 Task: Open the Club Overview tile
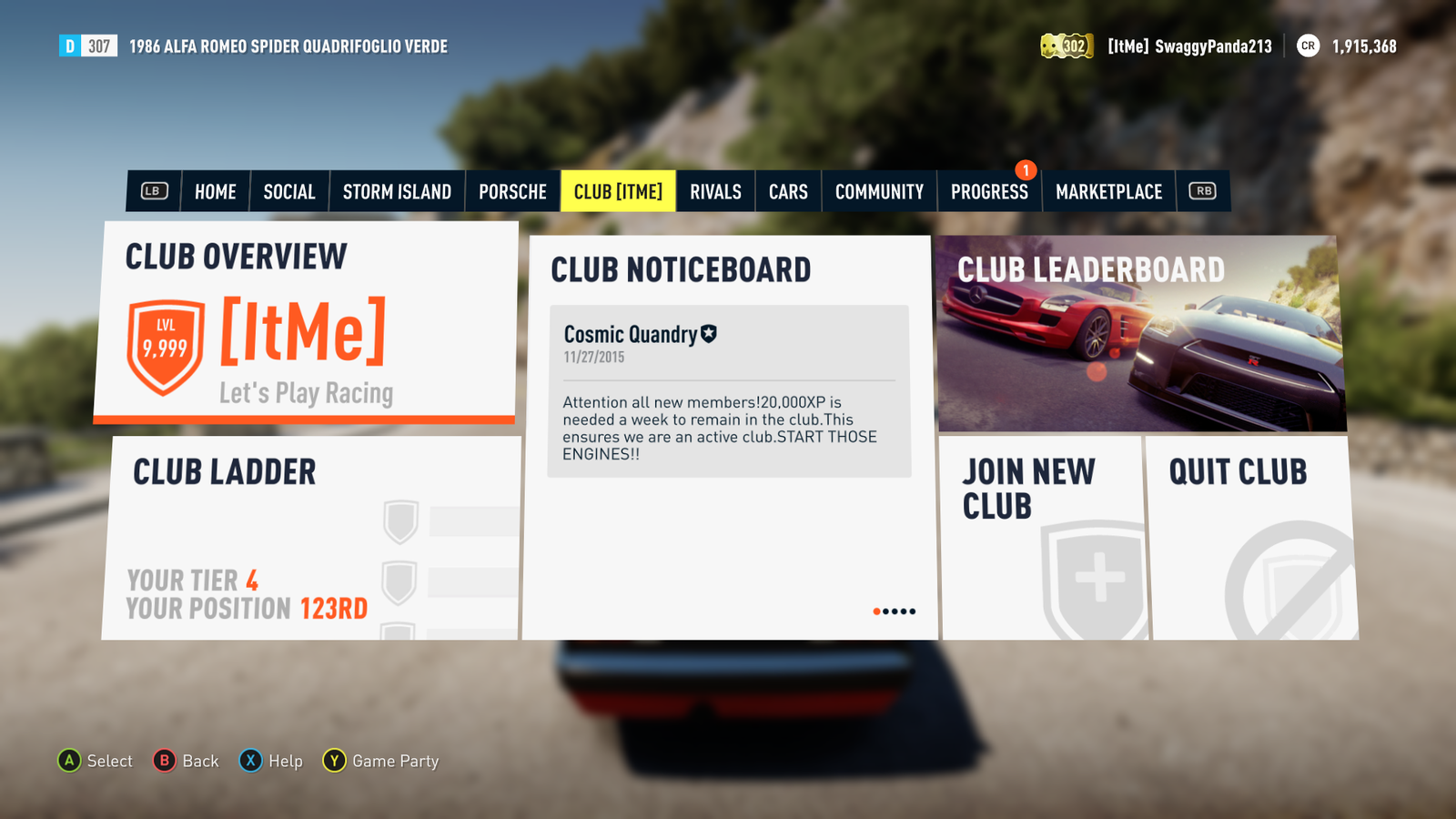pos(306,323)
